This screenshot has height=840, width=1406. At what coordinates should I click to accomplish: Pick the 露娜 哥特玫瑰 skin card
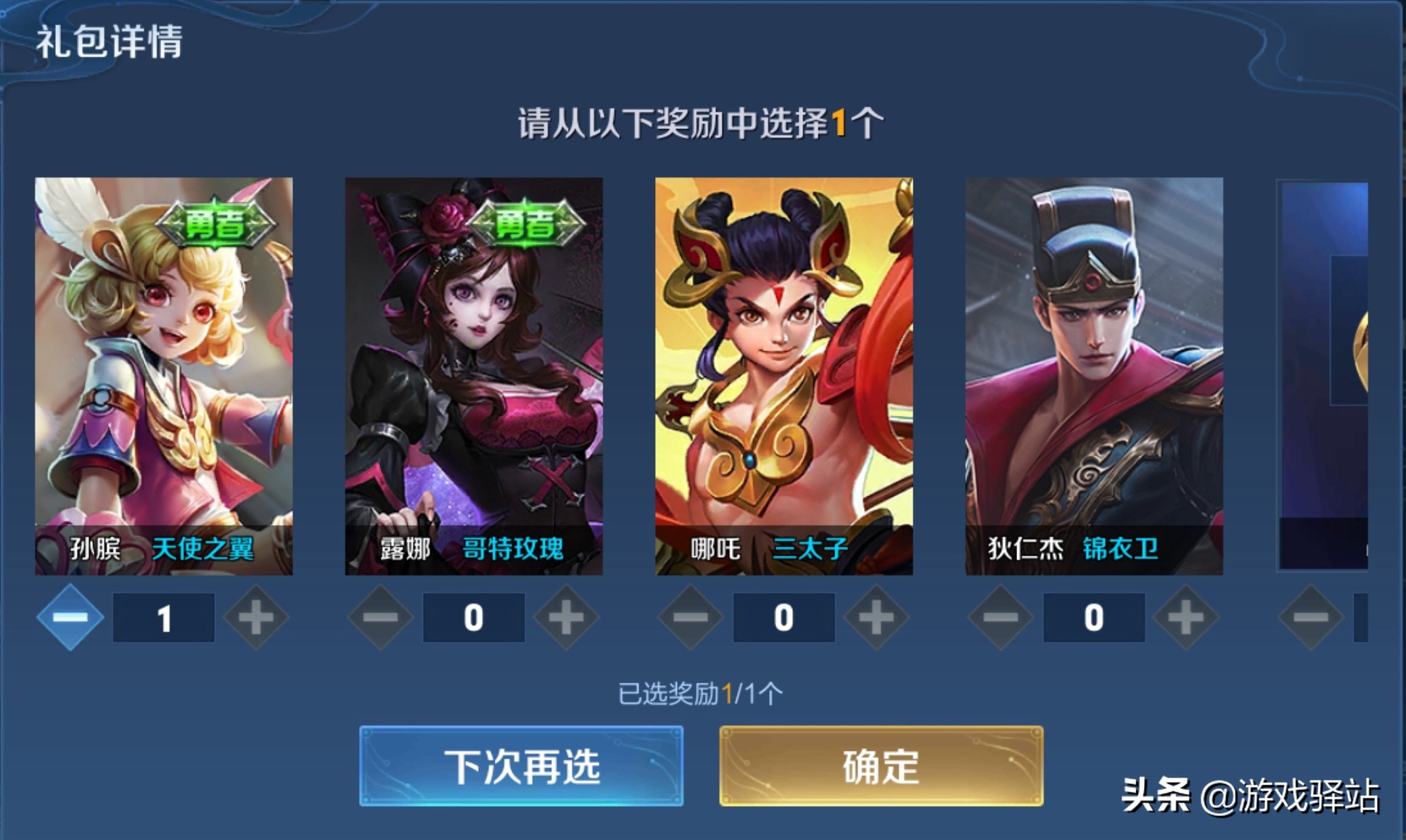tap(474, 376)
